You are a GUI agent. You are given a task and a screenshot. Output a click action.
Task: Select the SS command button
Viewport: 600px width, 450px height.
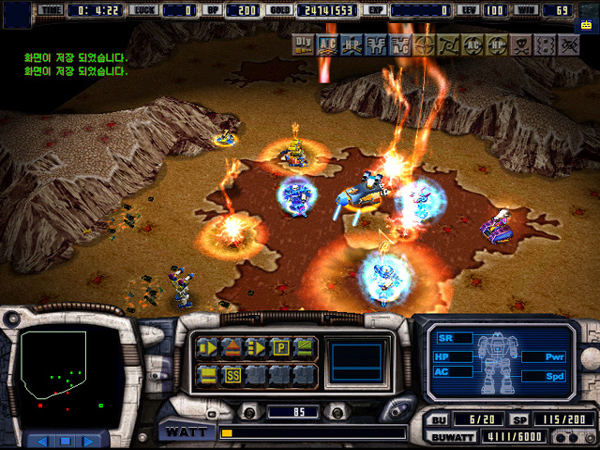click(232, 376)
